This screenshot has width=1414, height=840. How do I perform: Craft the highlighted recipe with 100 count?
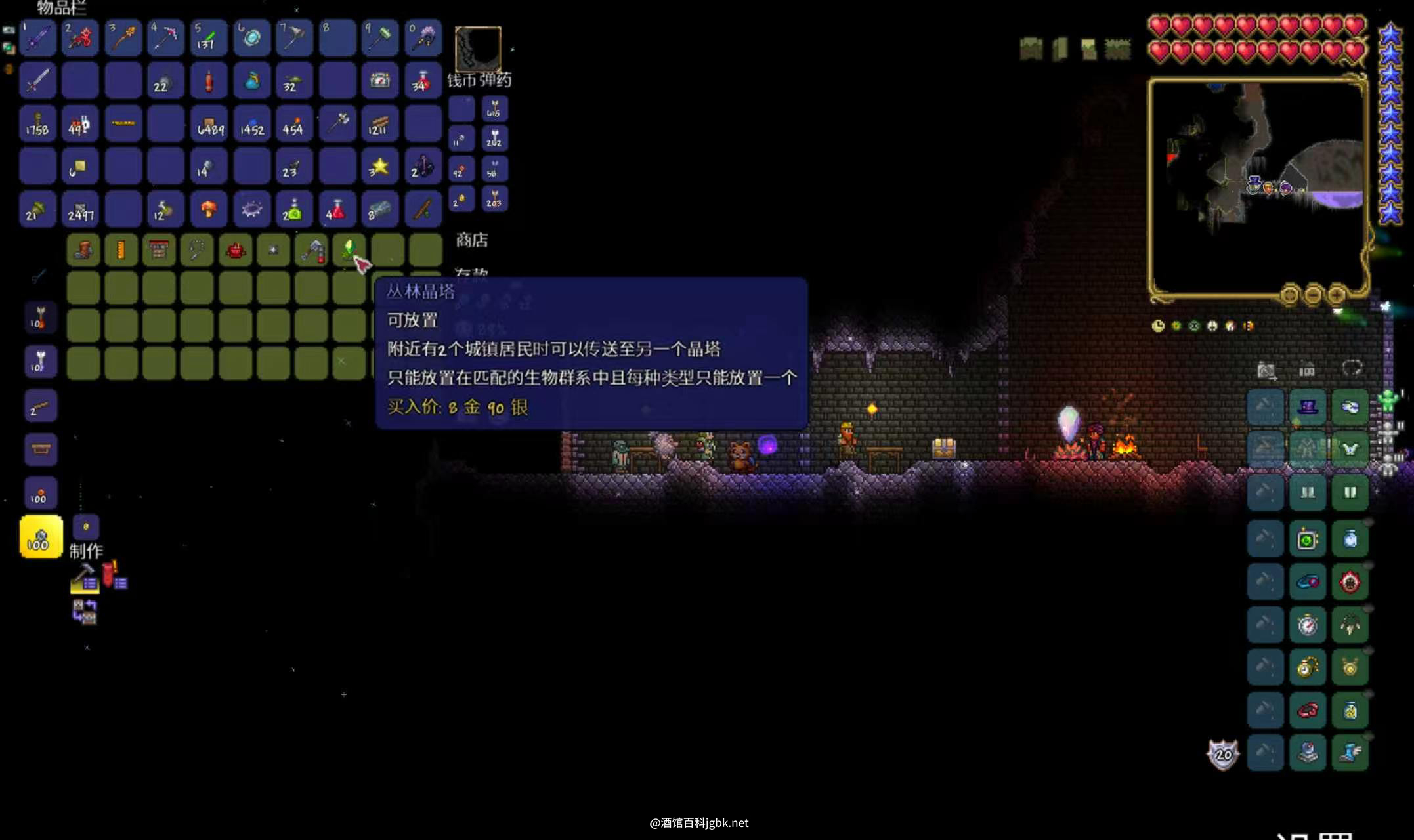(x=41, y=537)
